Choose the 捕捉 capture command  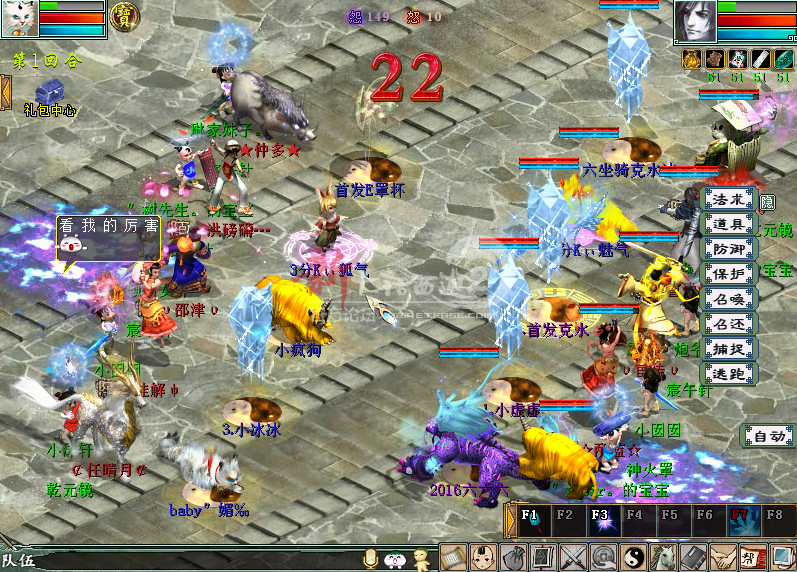[728, 349]
